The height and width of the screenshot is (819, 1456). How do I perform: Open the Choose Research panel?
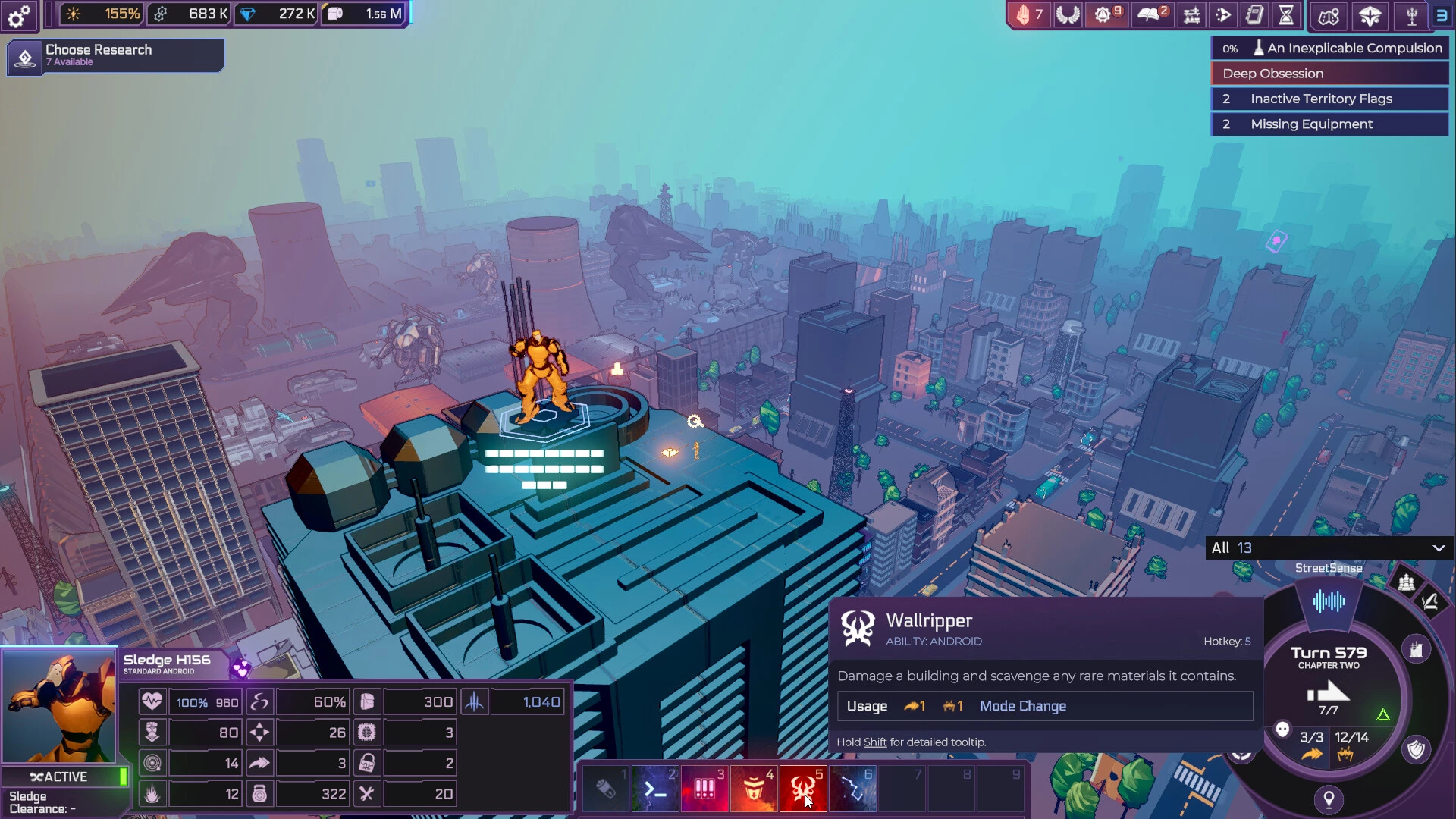(115, 55)
